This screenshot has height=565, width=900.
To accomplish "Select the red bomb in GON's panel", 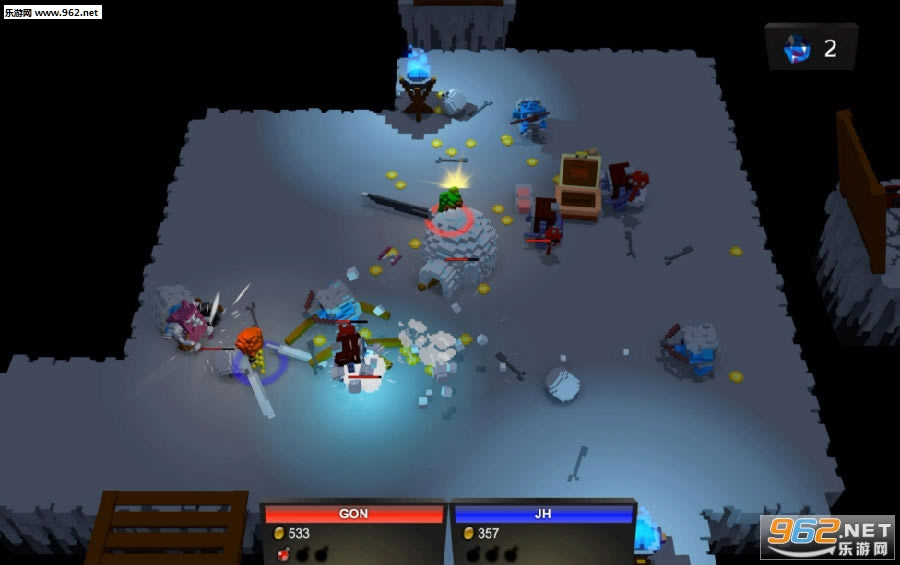I will [284, 553].
